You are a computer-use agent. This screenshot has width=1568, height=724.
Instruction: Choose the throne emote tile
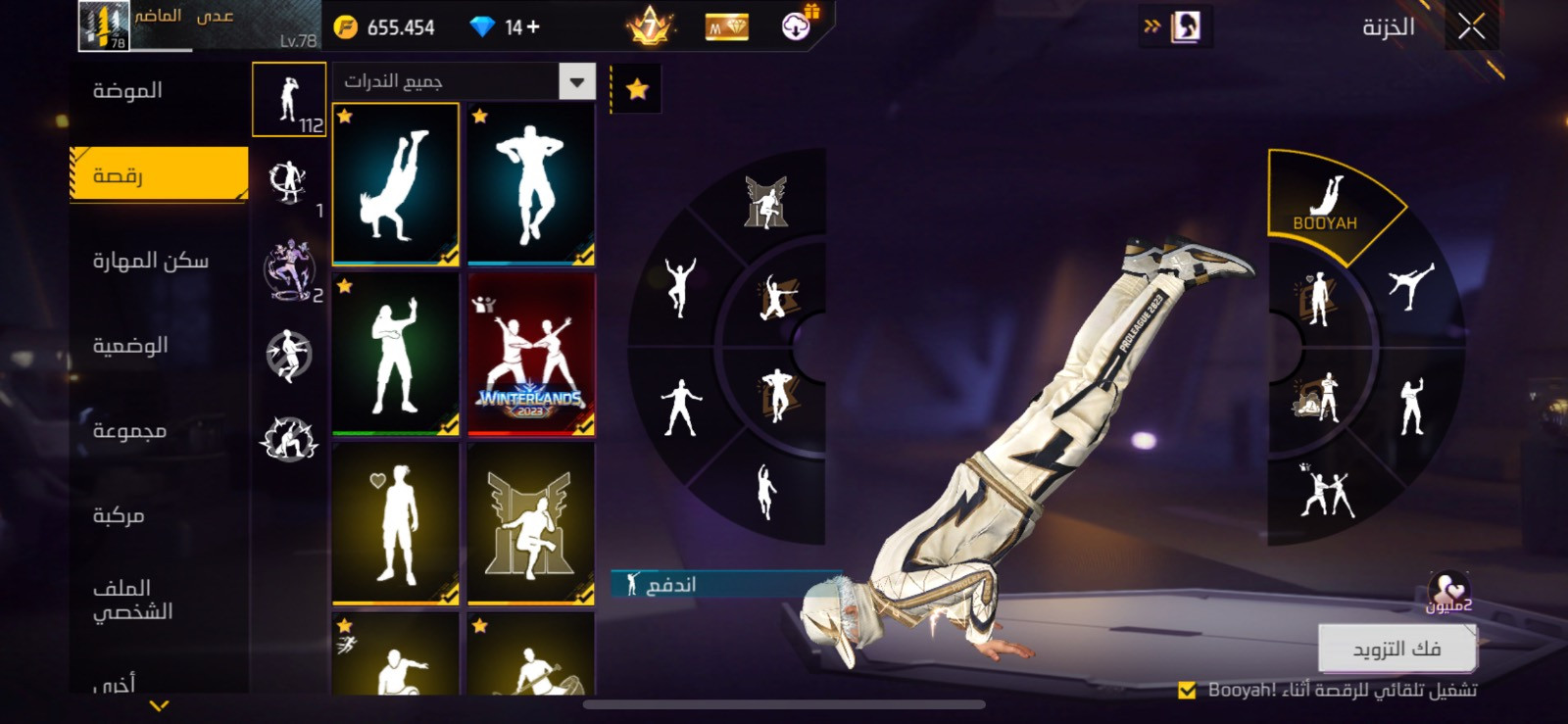pyautogui.click(x=531, y=523)
